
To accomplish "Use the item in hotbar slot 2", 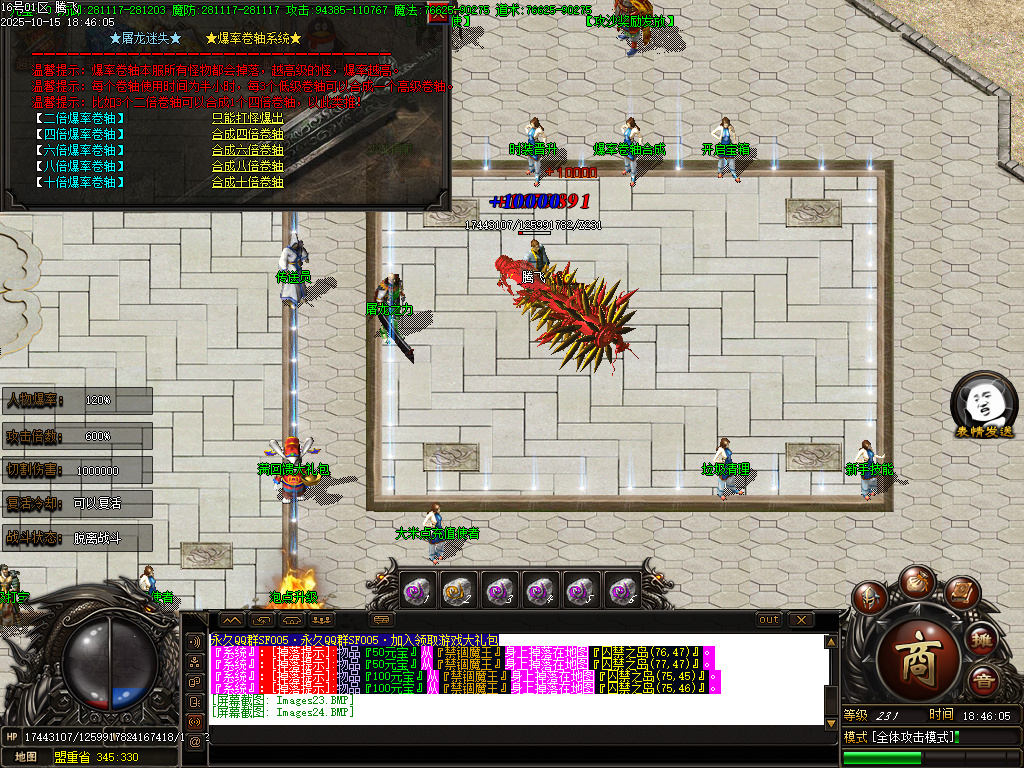I will 457,591.
